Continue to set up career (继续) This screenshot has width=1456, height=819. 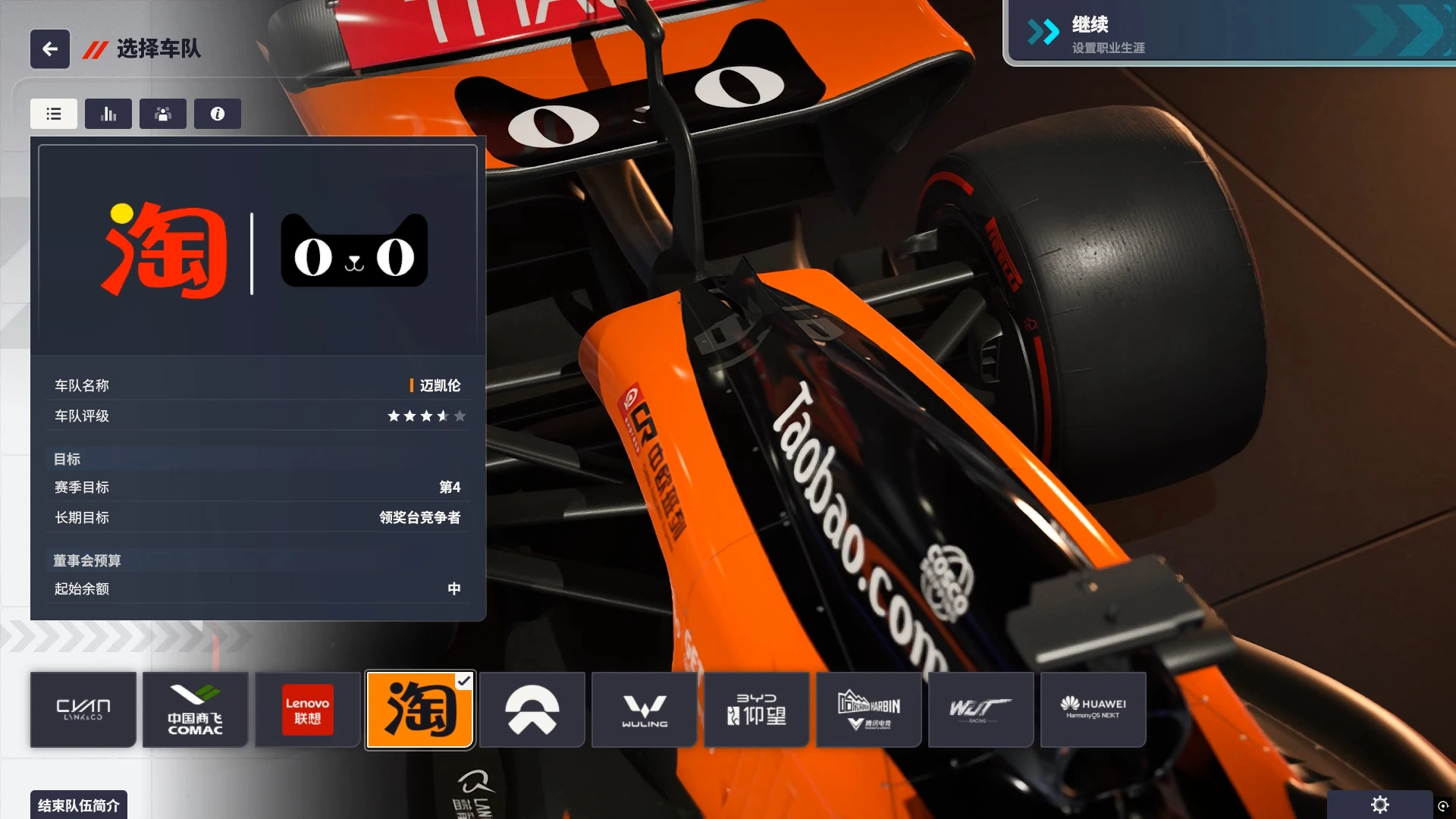[1228, 33]
